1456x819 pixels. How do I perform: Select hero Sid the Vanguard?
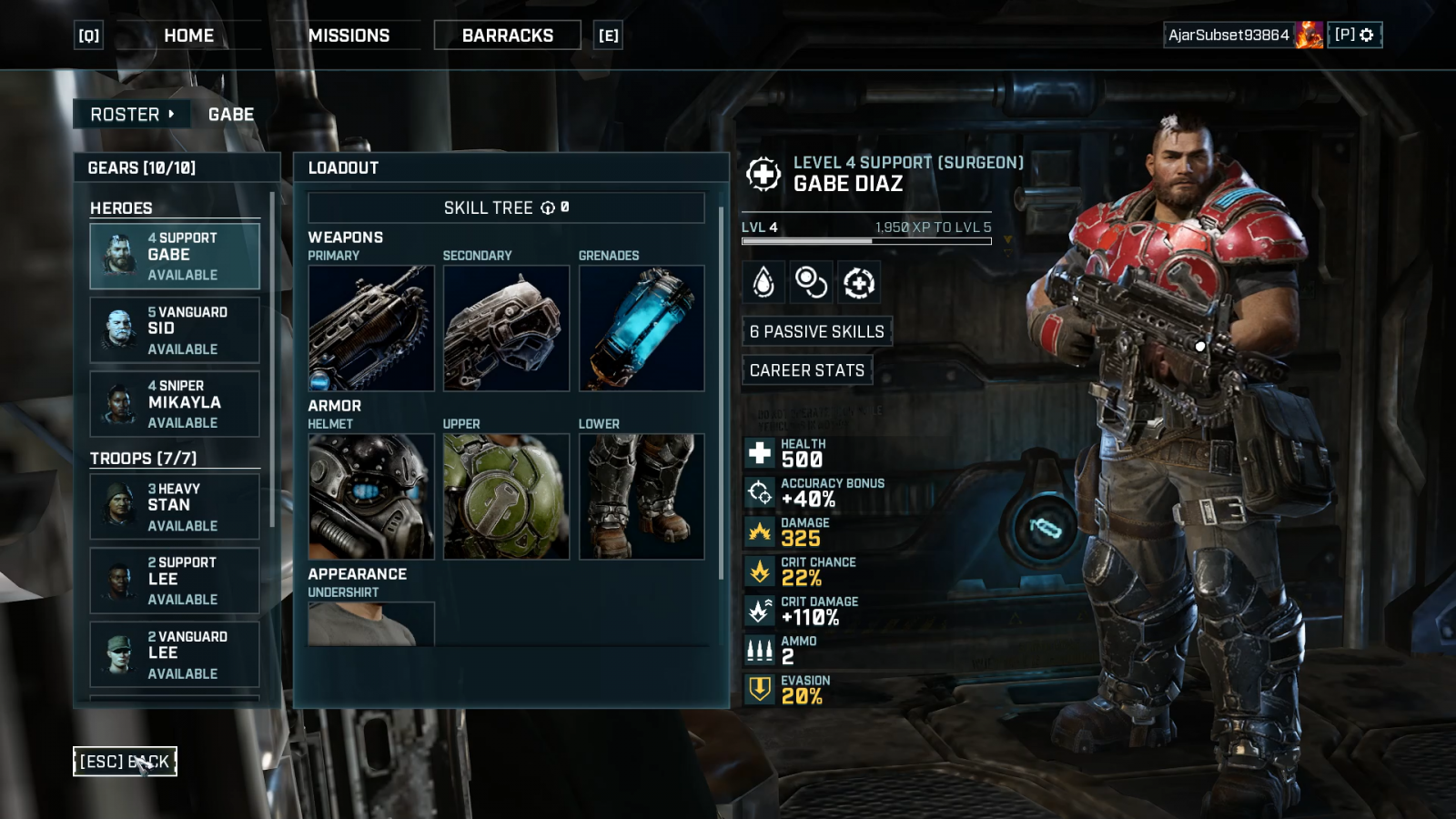tap(175, 329)
